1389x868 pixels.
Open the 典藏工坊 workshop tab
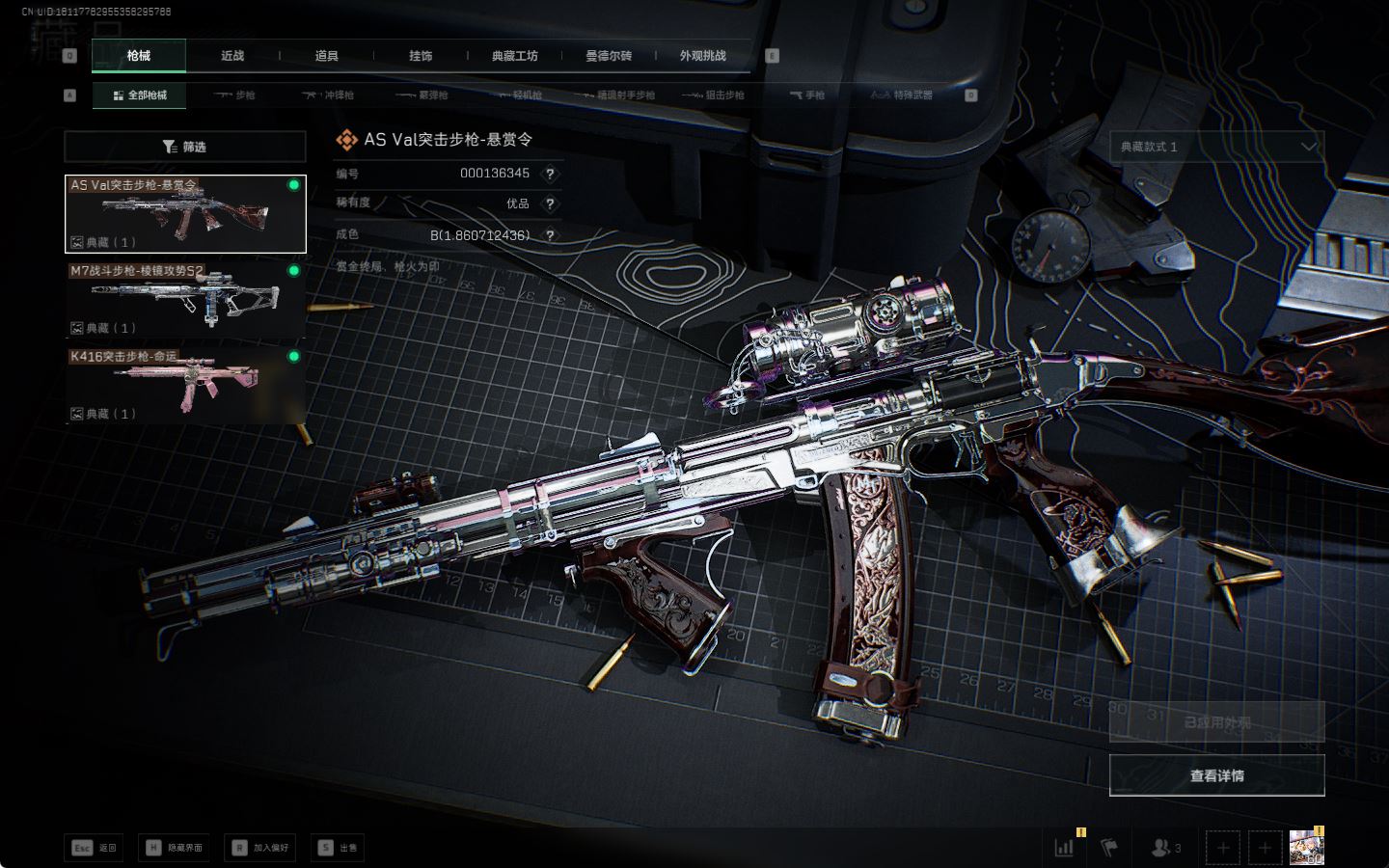click(x=514, y=56)
